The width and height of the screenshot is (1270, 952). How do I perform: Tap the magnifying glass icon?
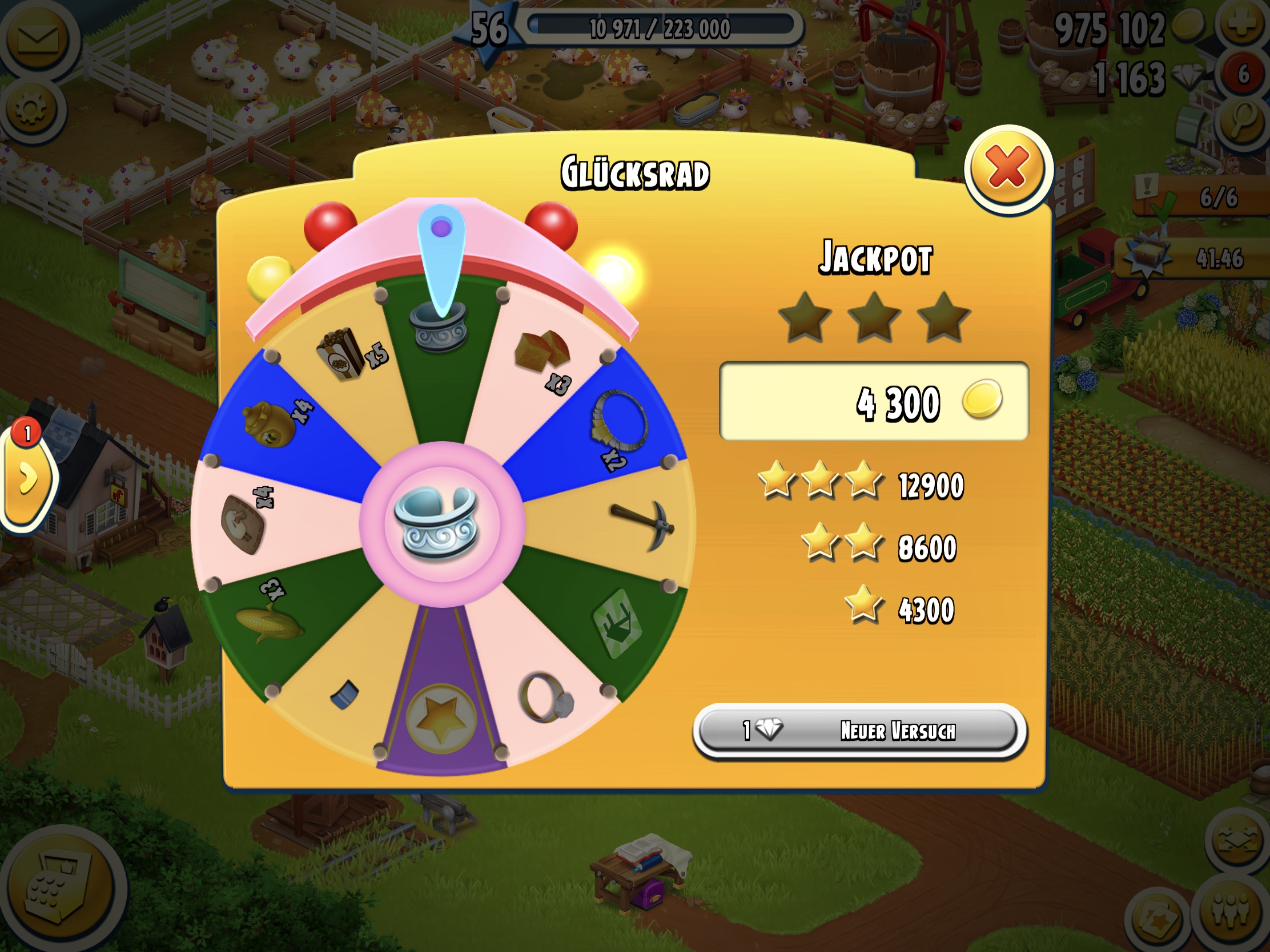point(1243,122)
